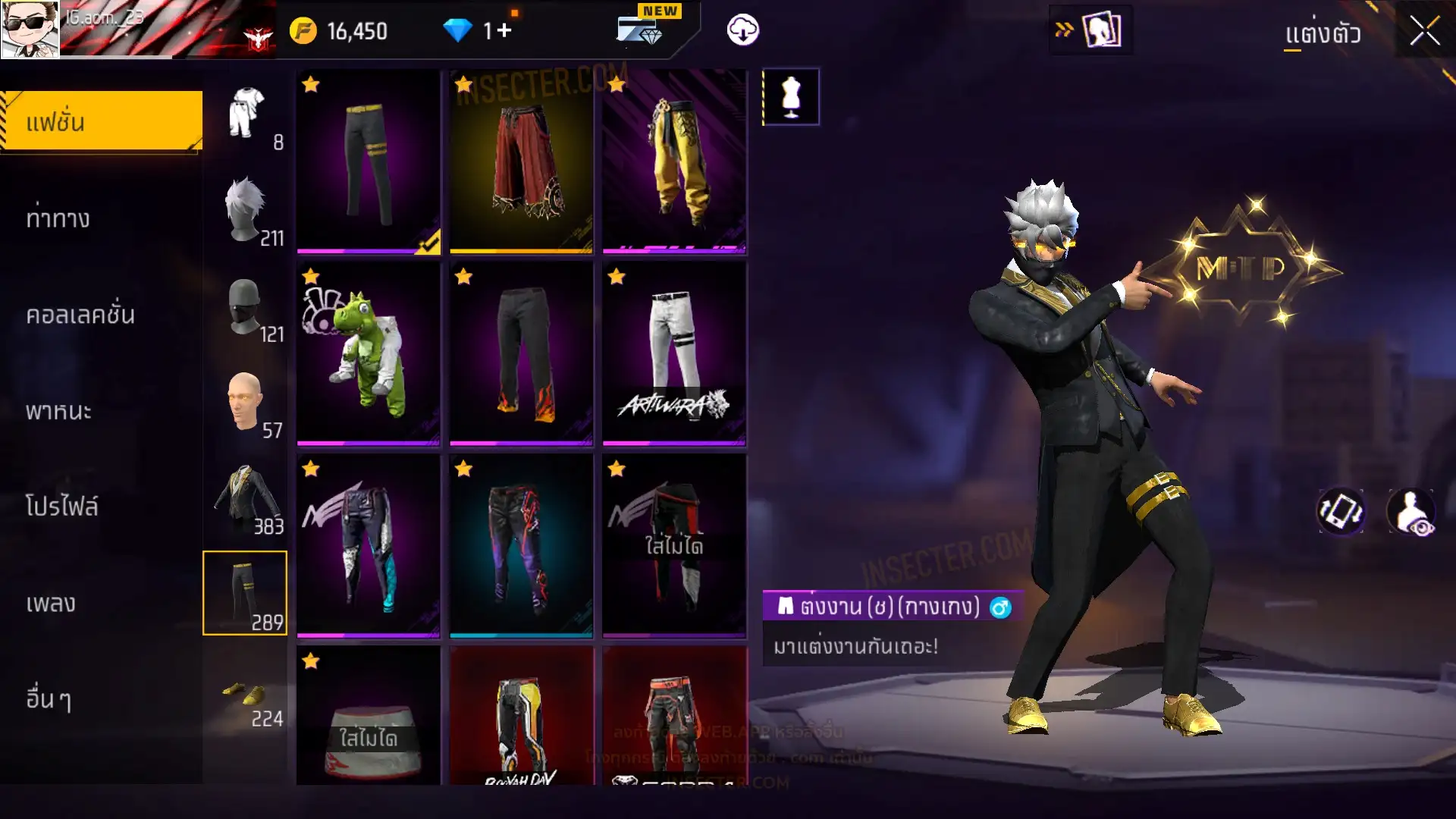
Task: Show the อื่น ๆ others tab
Action: pyautogui.click(x=49, y=698)
